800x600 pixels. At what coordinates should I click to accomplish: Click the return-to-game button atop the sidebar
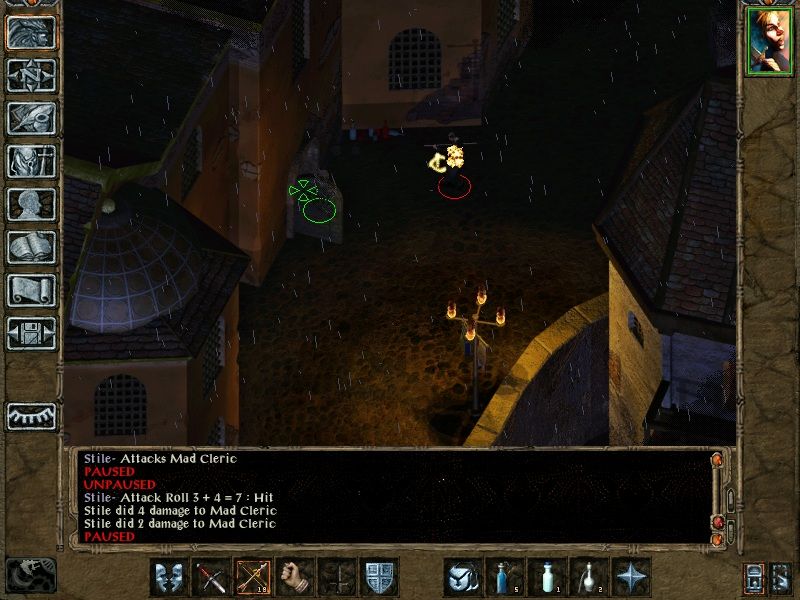pos(31,32)
